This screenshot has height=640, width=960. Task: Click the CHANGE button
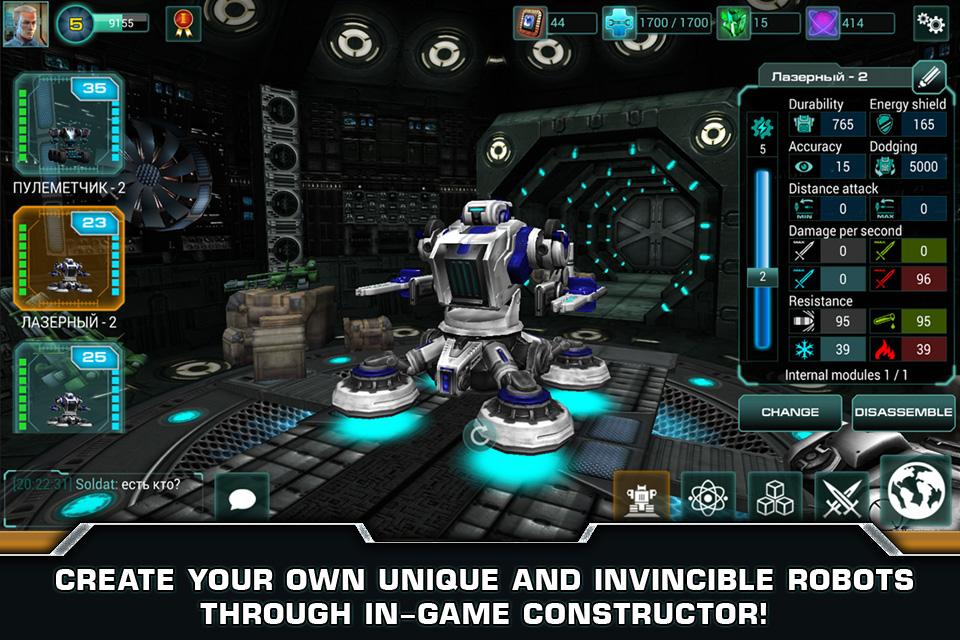click(x=790, y=412)
